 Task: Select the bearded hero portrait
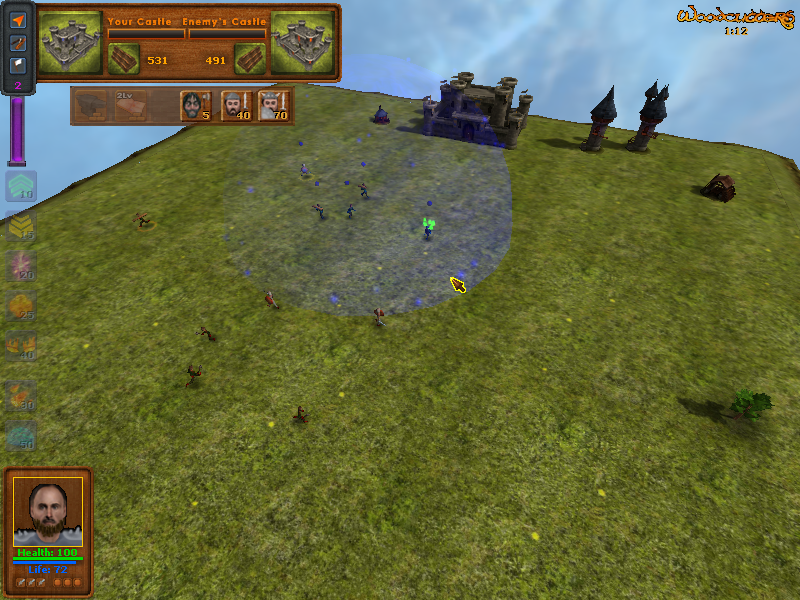[x=48, y=512]
